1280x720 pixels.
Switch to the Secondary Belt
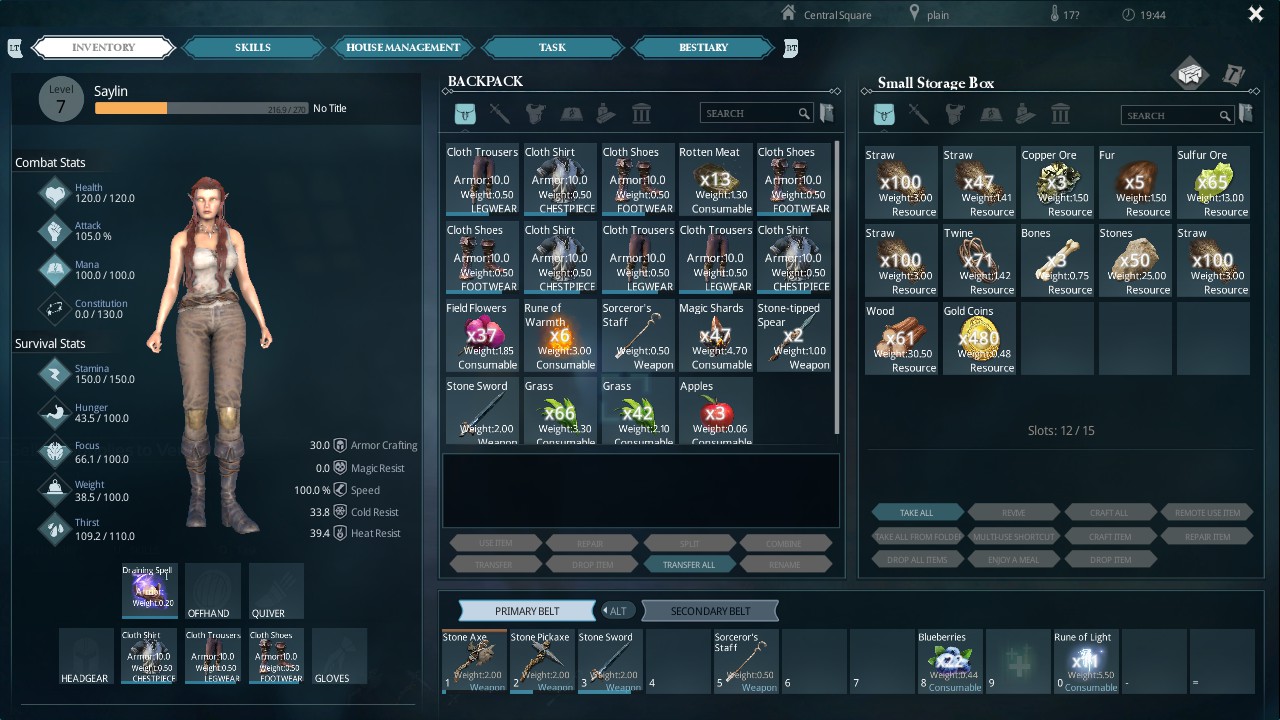(710, 611)
